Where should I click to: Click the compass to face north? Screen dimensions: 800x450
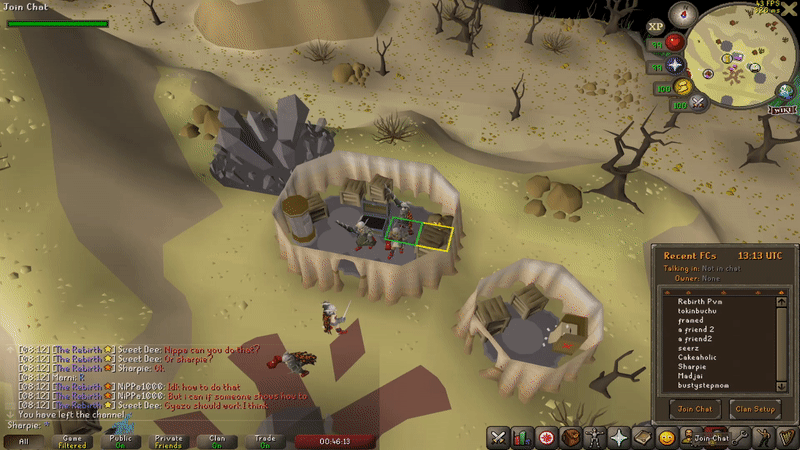(x=683, y=12)
